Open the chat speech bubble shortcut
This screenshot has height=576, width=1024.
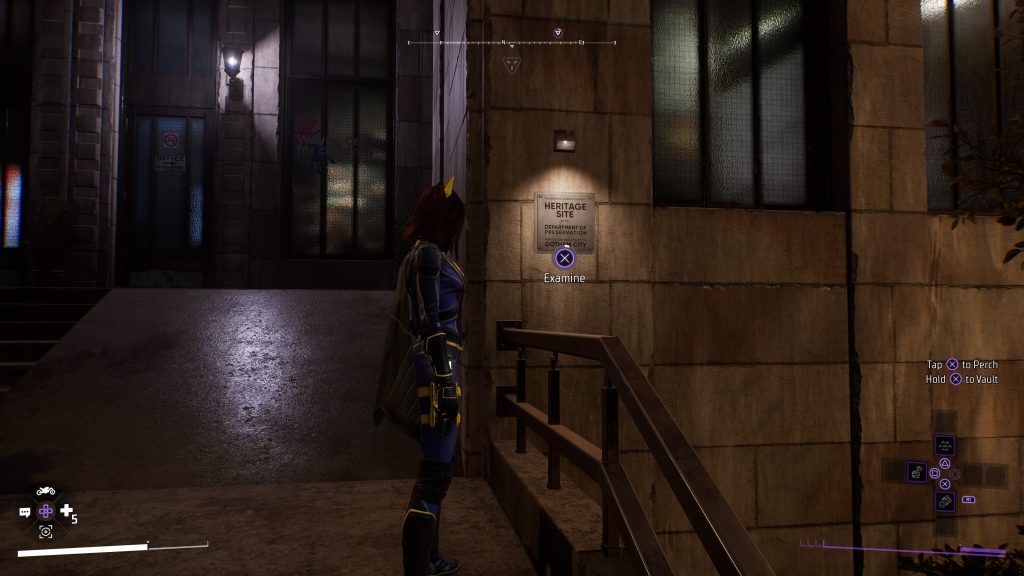click(x=25, y=512)
